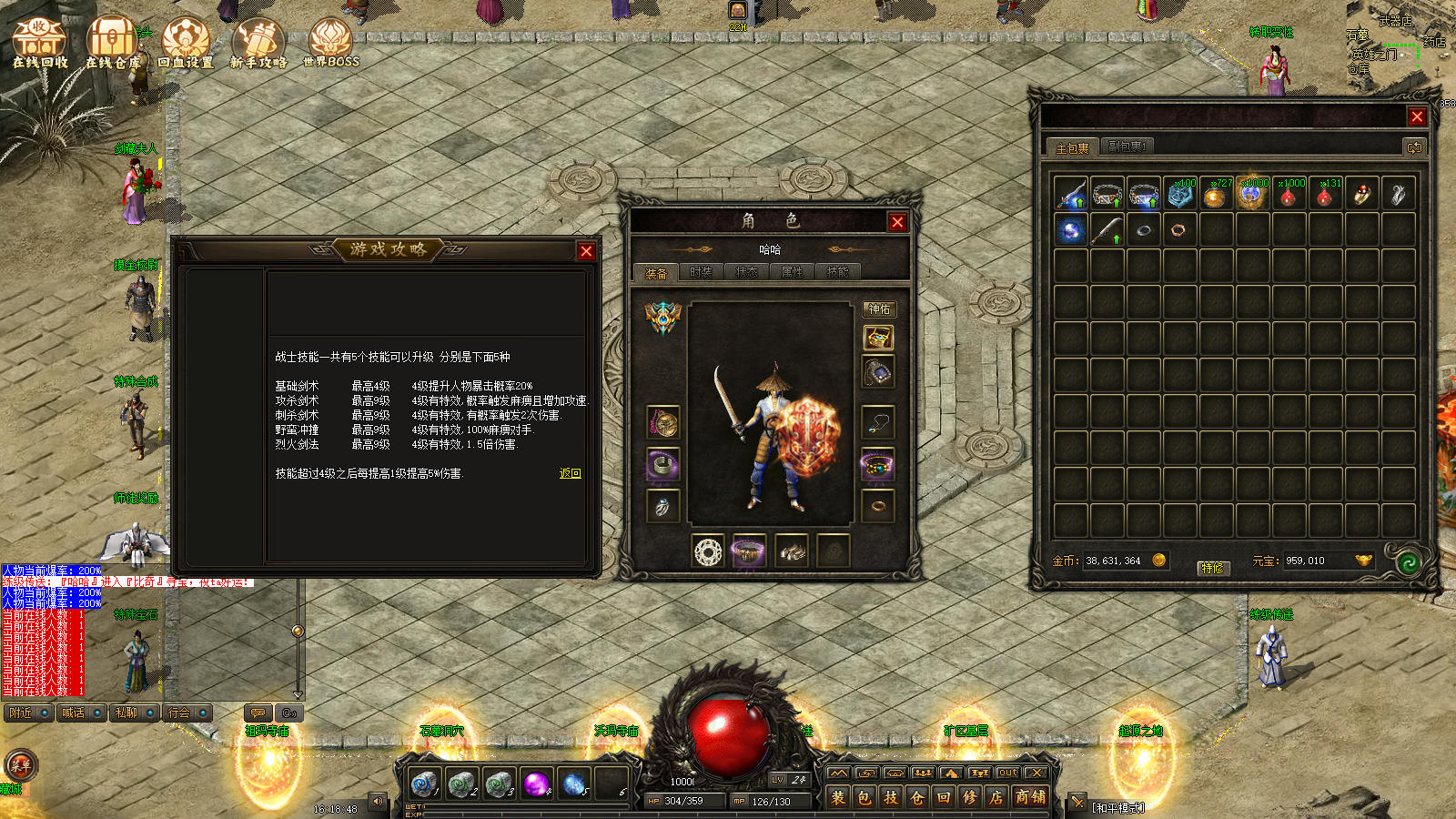Open the 在线仓库 online warehouse icon
This screenshot has height=819, width=1456.
[x=112, y=43]
